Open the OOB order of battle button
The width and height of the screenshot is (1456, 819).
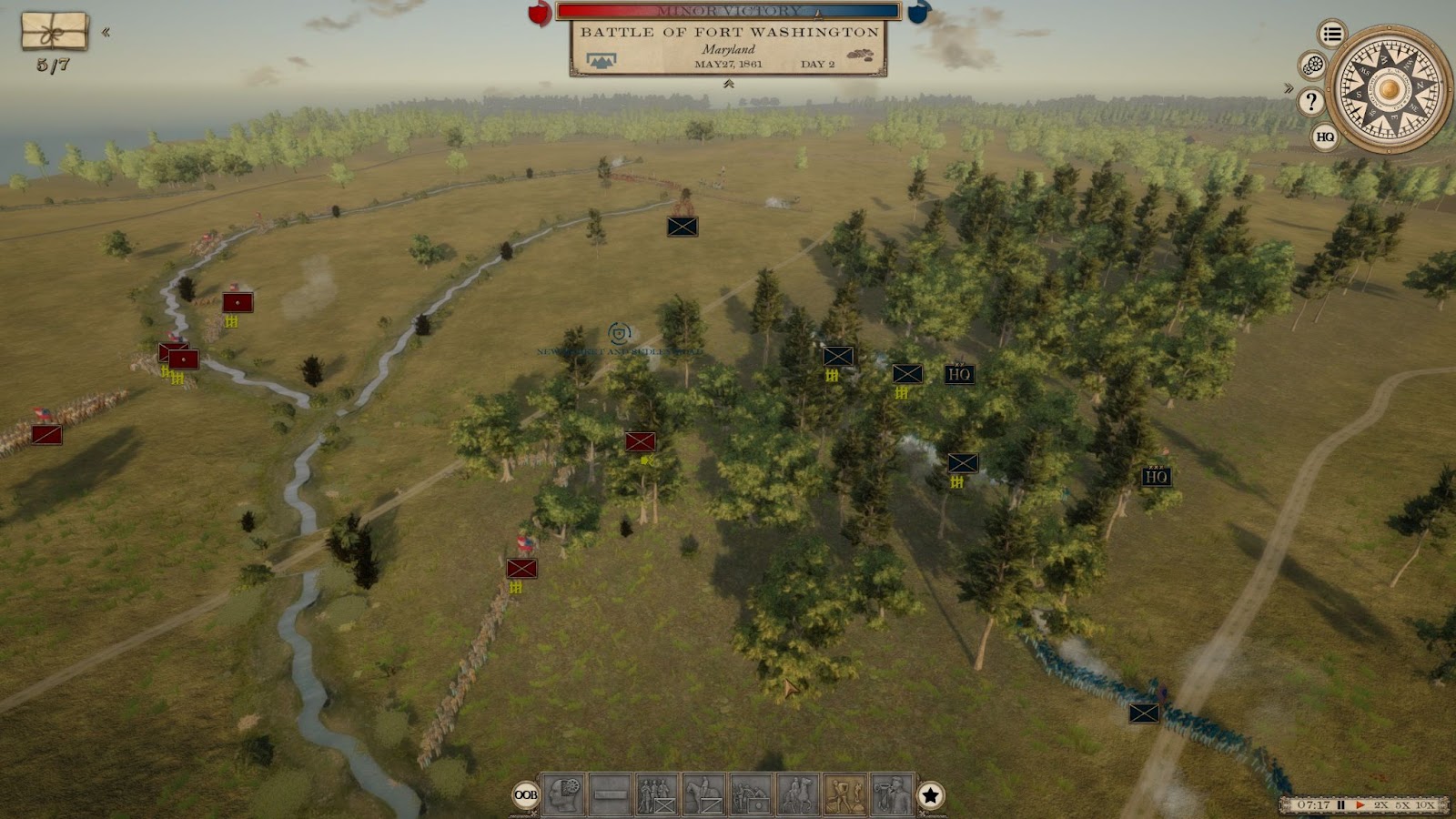(526, 794)
